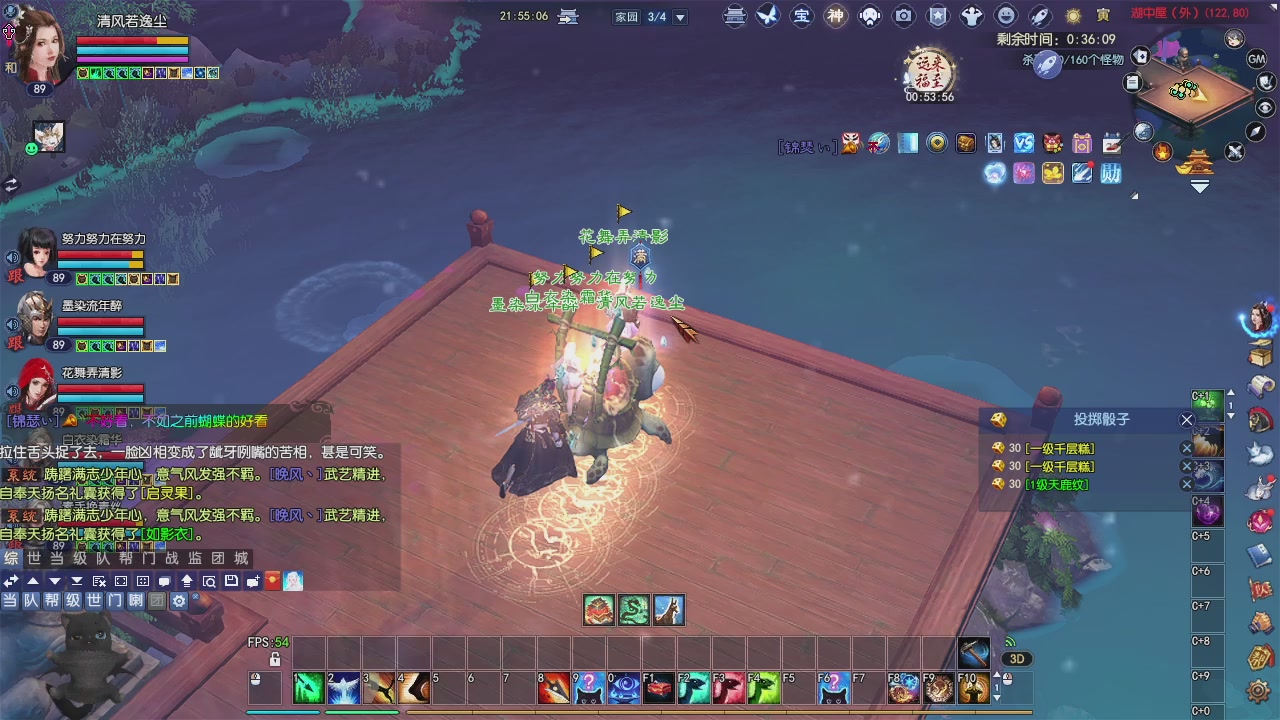1280x720 pixels.
Task: Select the green skill in hotbar slot 1
Action: (x=308, y=688)
